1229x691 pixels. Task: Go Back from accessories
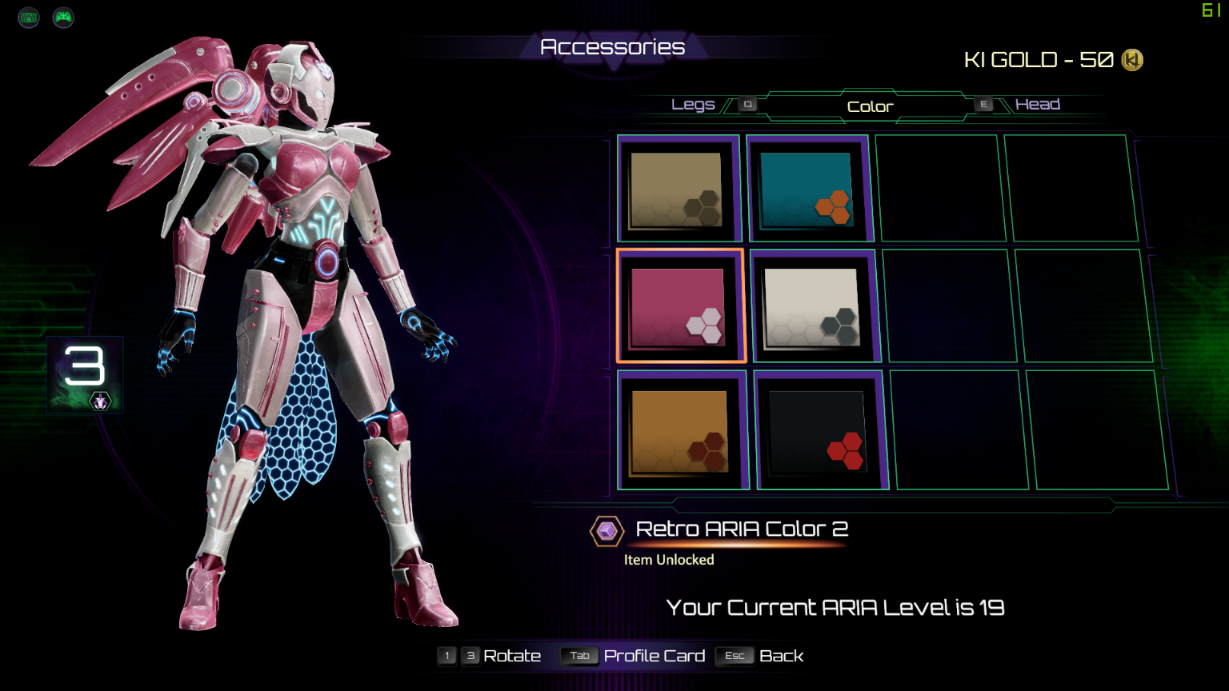point(781,656)
